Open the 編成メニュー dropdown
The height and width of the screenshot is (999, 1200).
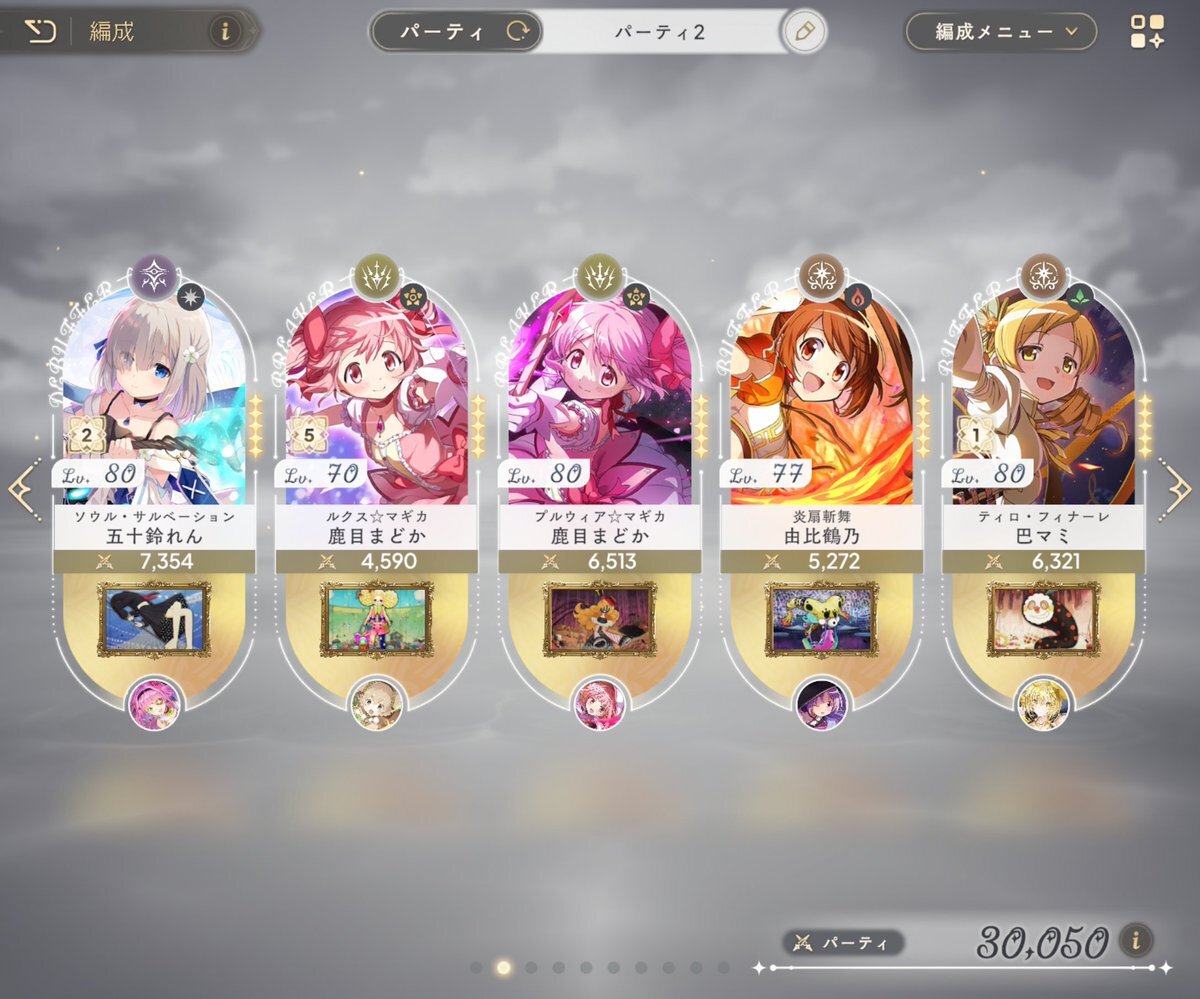coord(1000,32)
